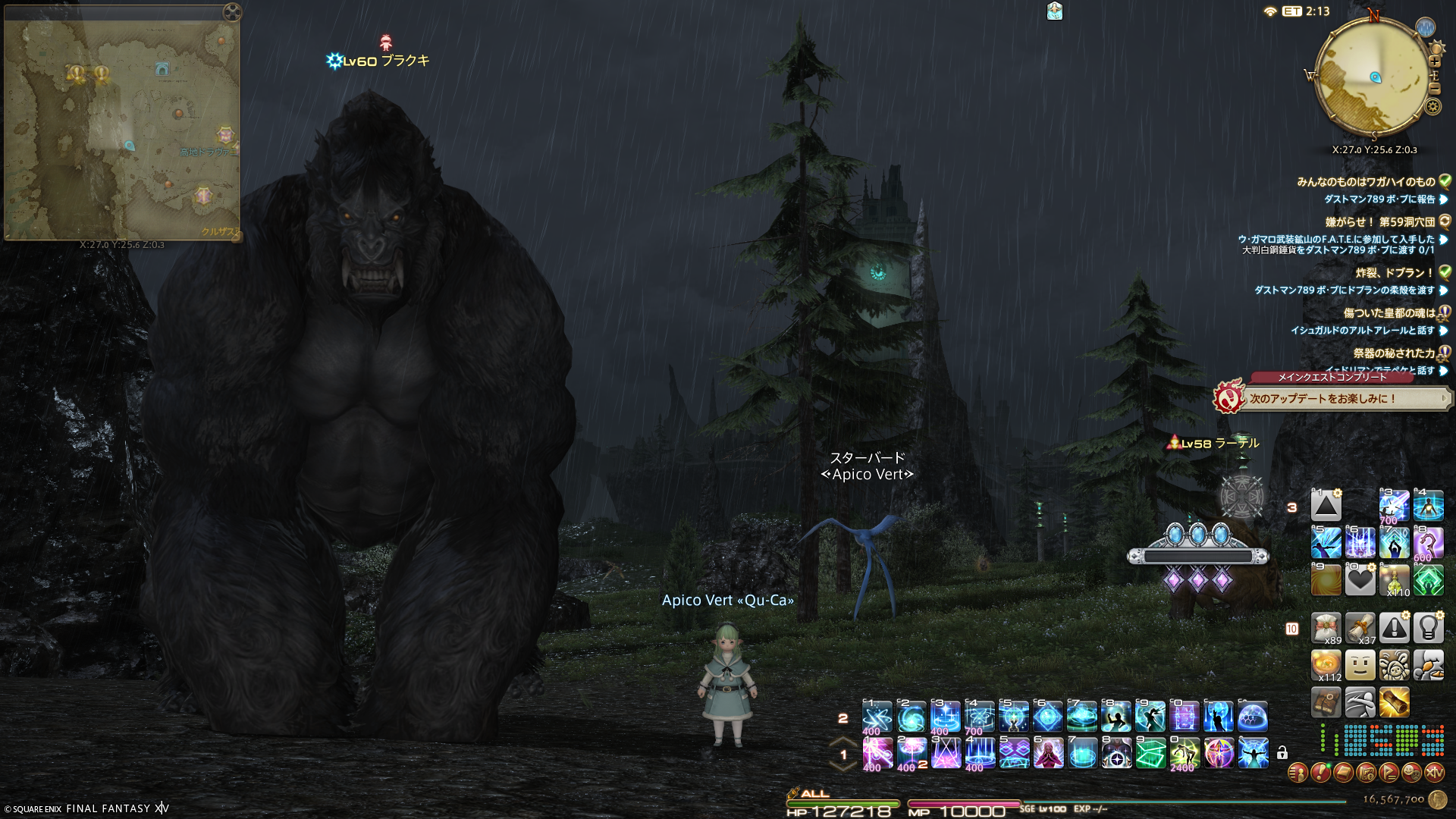Open the XIV system menu button
Viewport: 1456px width, 819px height.
click(1434, 773)
